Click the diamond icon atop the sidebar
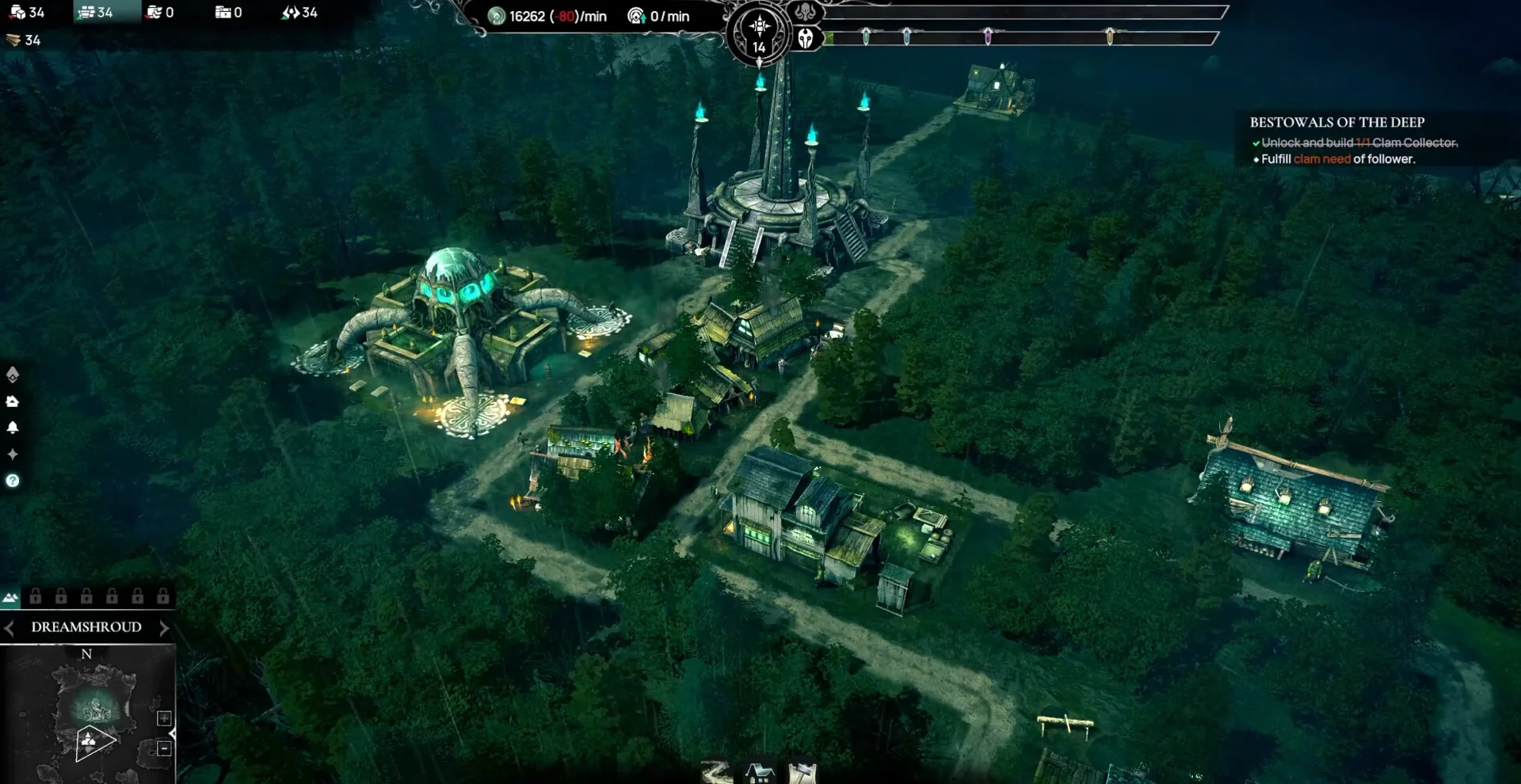This screenshot has width=1521, height=784. click(13, 374)
